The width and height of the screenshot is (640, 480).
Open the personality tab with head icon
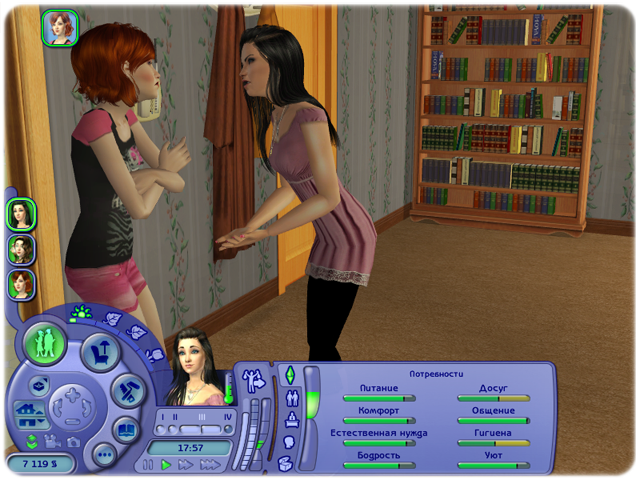[288, 441]
